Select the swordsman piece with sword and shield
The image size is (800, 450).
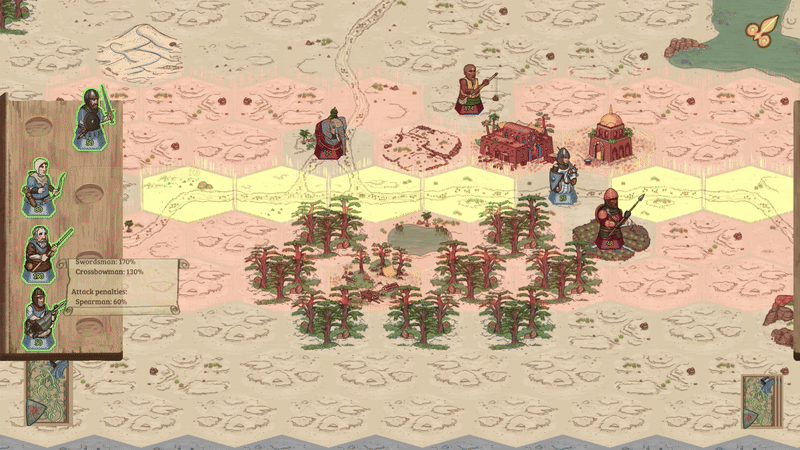click(92, 120)
